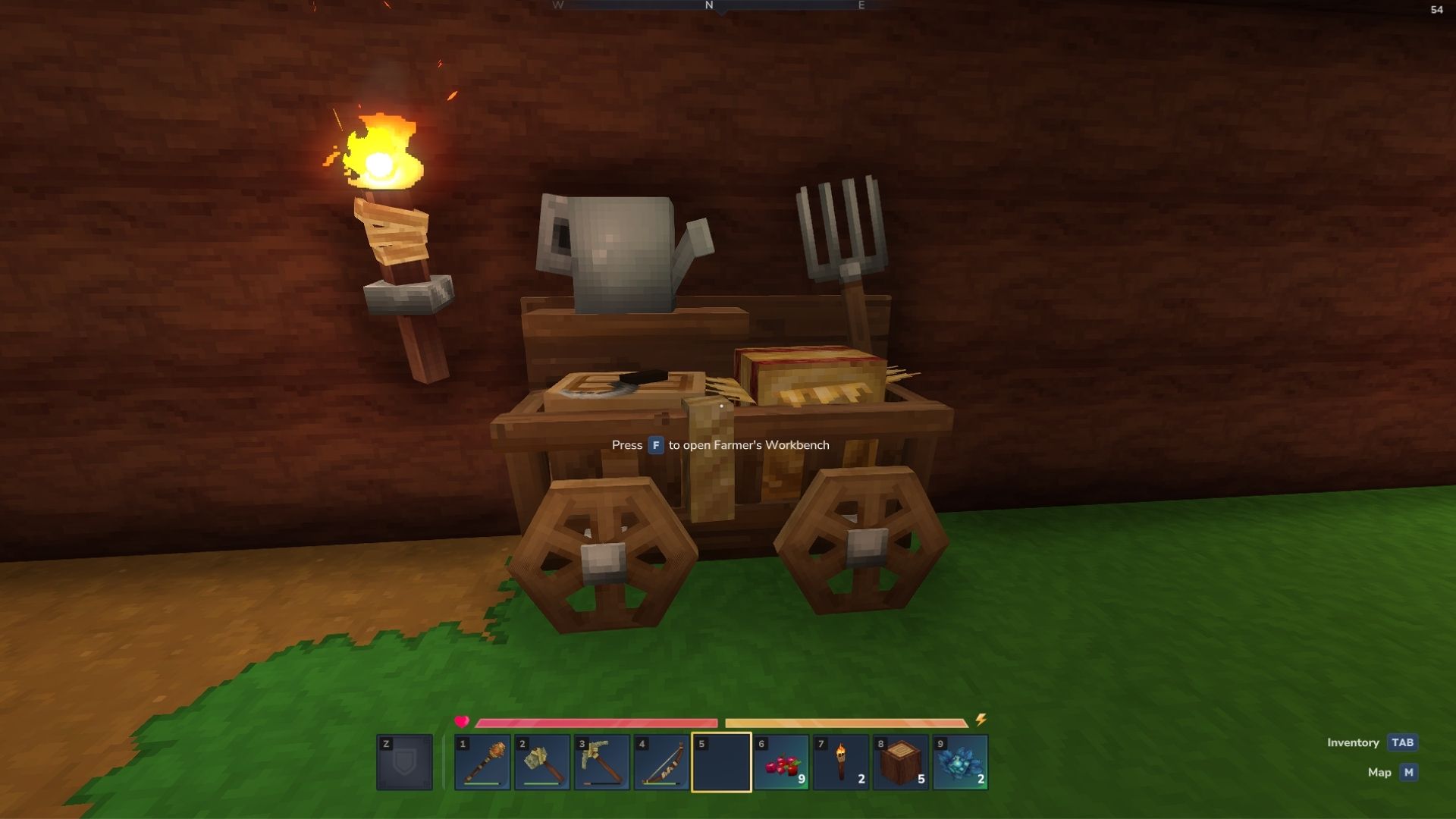1456x819 pixels.
Task: Click the empty selected hotbar slot 5
Action: [x=720, y=762]
